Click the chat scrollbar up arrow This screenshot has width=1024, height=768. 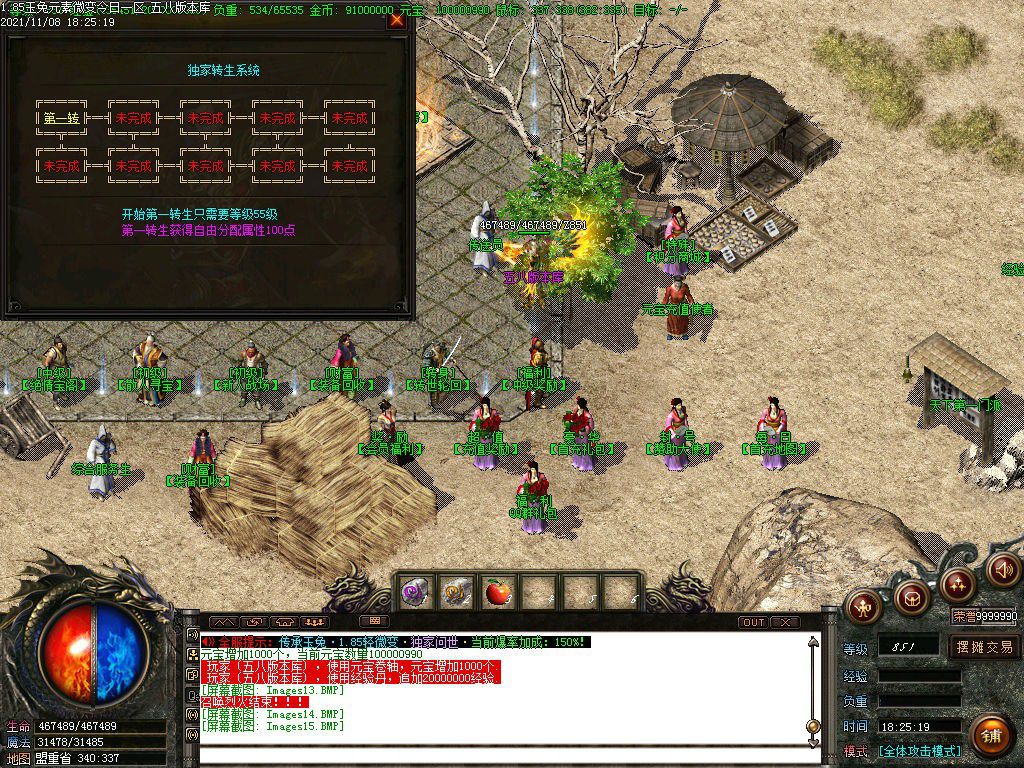(814, 642)
